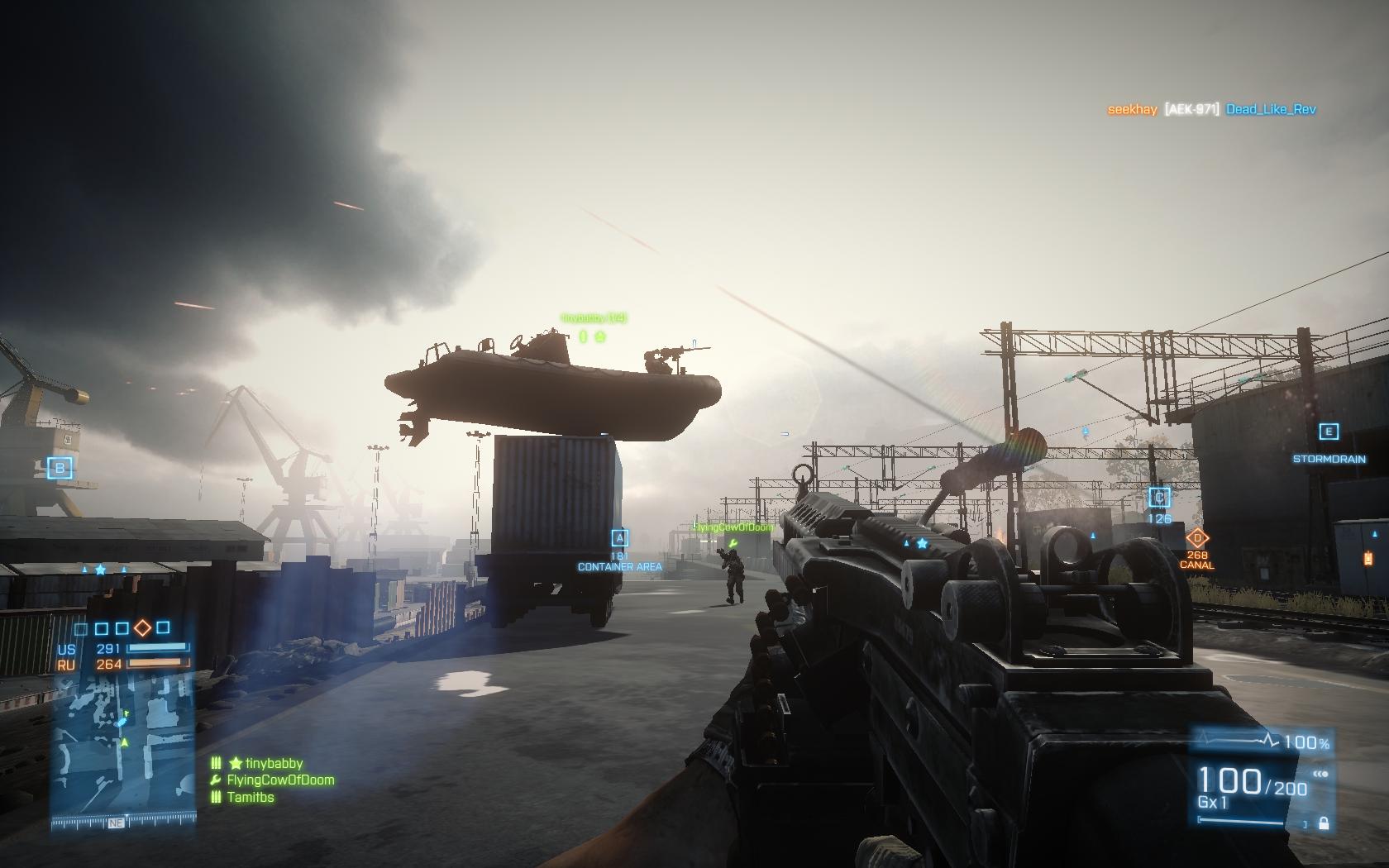Image resolution: width=1389 pixels, height=868 pixels.
Task: Click the orange D Canal objective marker
Action: pos(1196,539)
